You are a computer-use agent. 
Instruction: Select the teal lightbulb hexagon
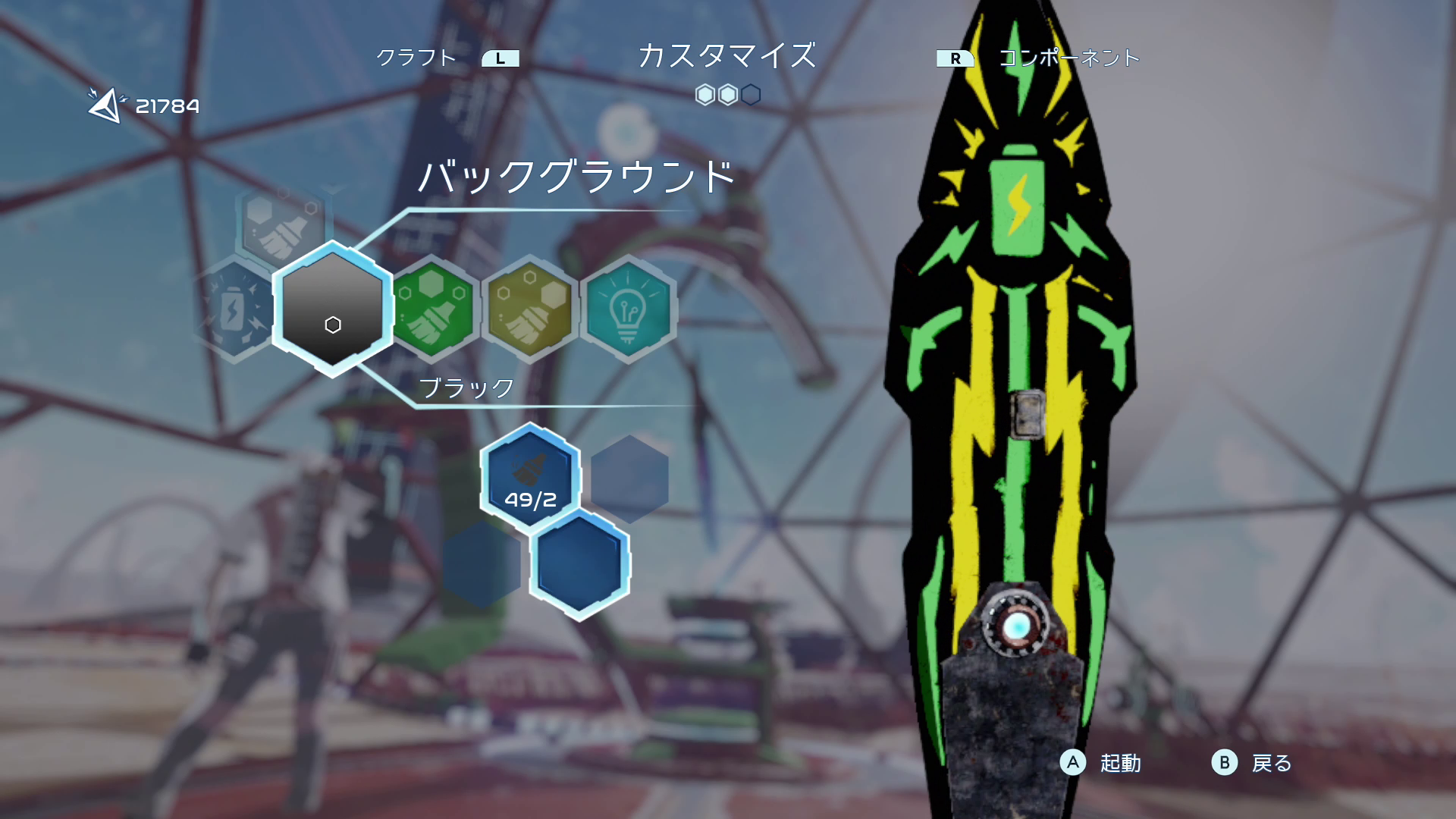click(627, 309)
